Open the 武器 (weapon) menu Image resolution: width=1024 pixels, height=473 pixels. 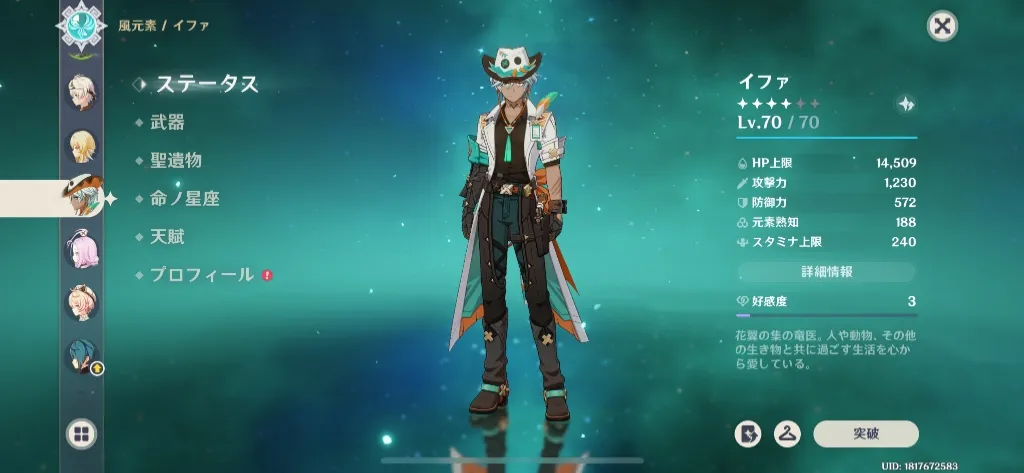coord(167,123)
